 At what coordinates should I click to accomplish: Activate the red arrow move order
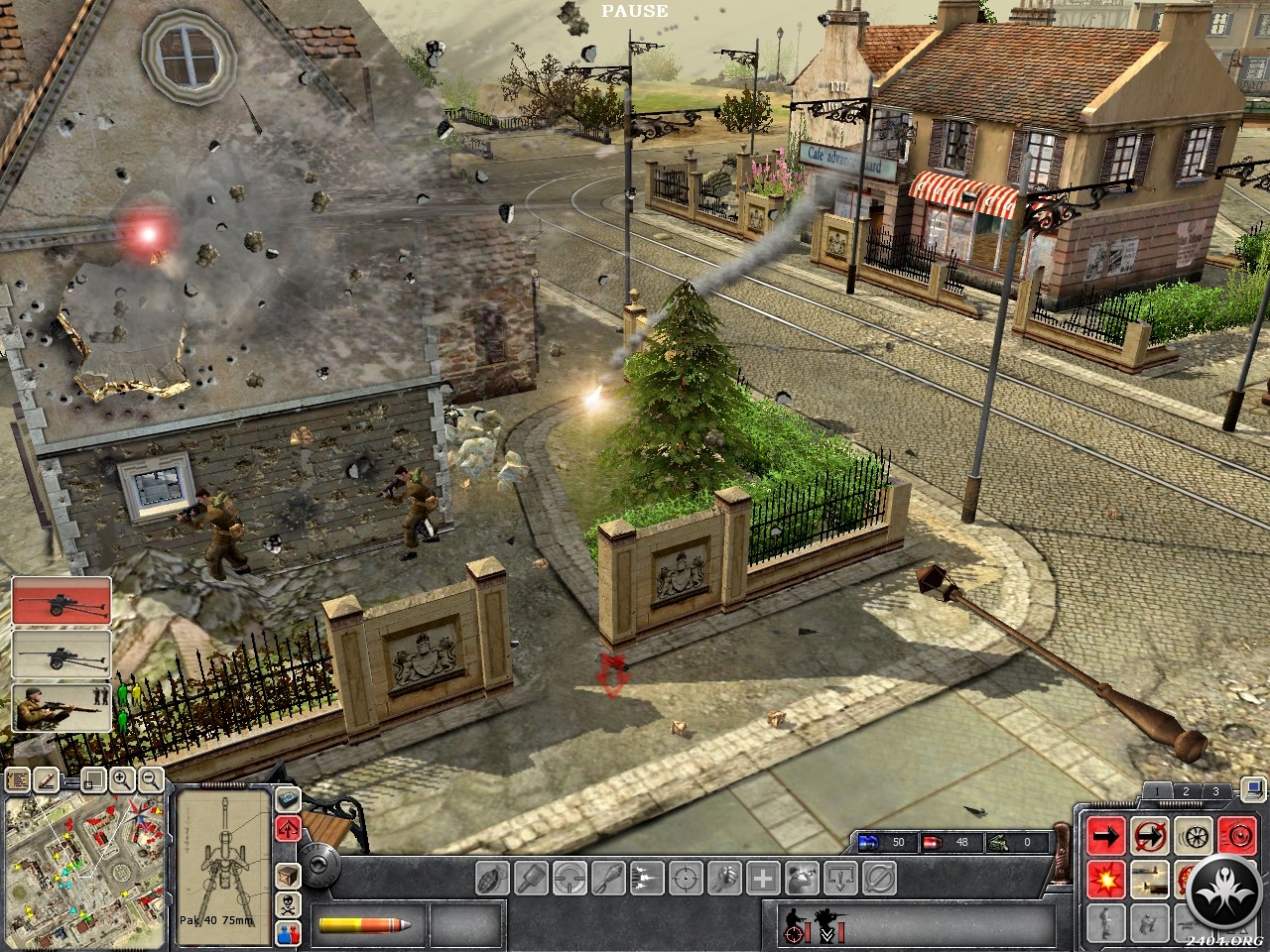click(1104, 837)
